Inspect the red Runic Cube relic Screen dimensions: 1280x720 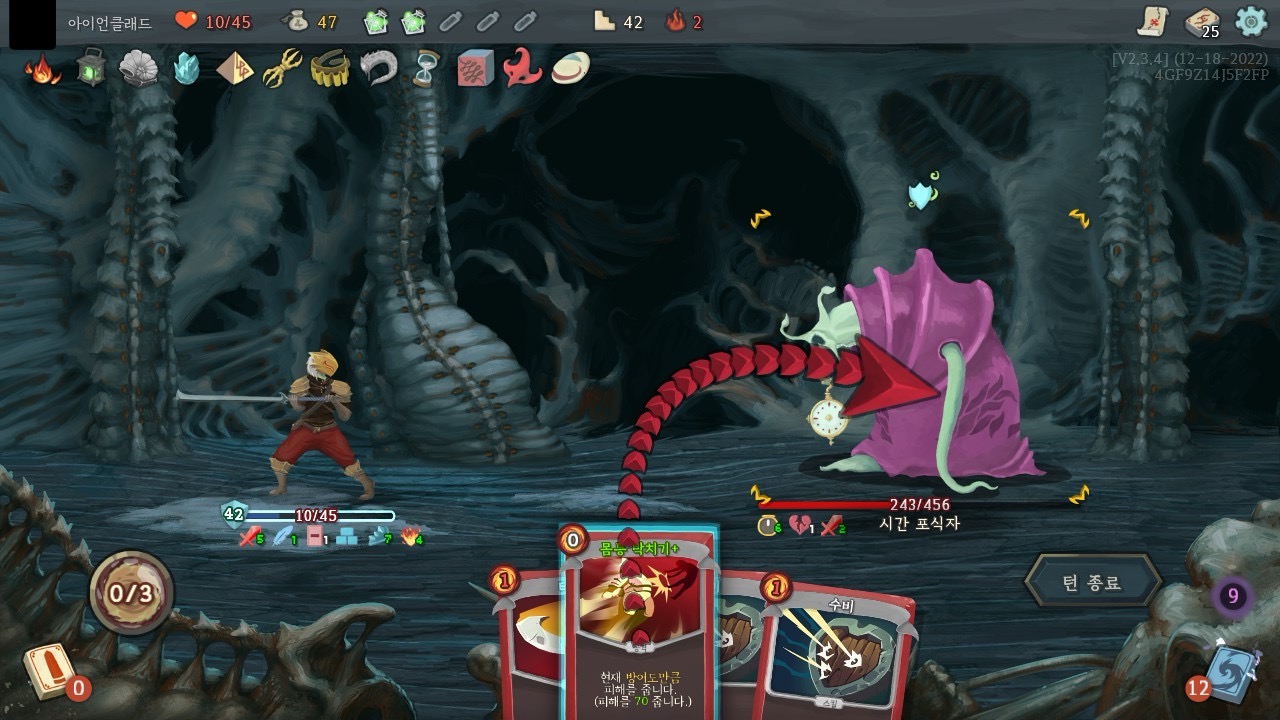pos(475,68)
